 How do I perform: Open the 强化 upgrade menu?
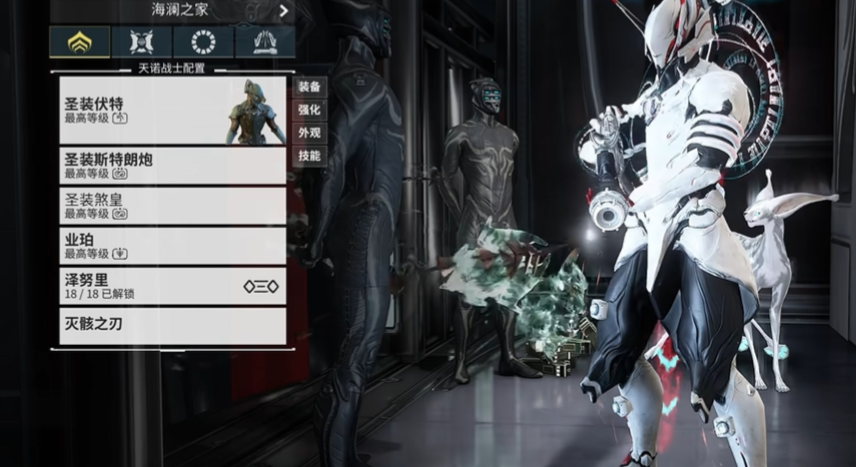click(x=309, y=110)
